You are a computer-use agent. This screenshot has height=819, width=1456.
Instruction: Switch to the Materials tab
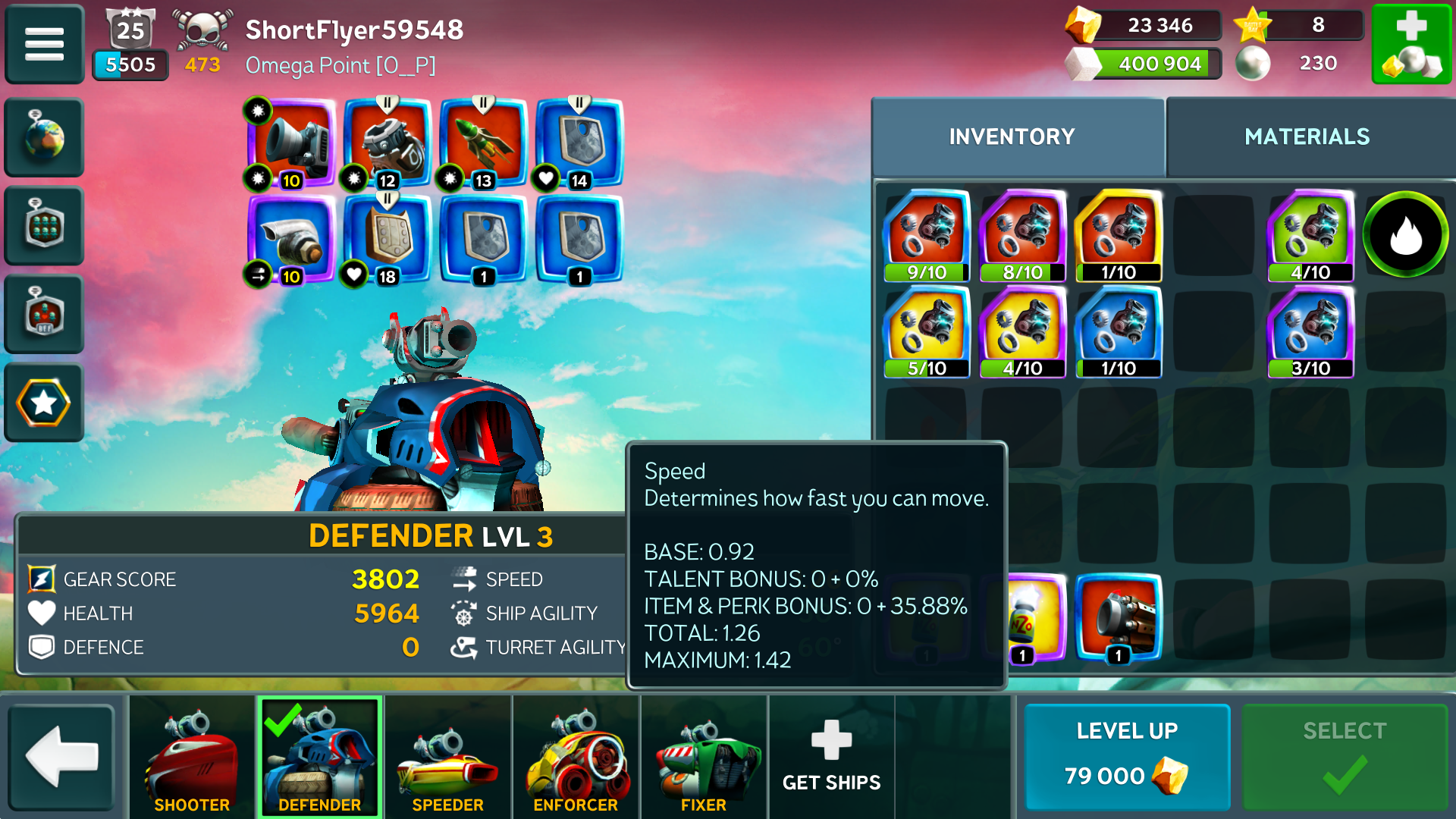[x=1307, y=136]
